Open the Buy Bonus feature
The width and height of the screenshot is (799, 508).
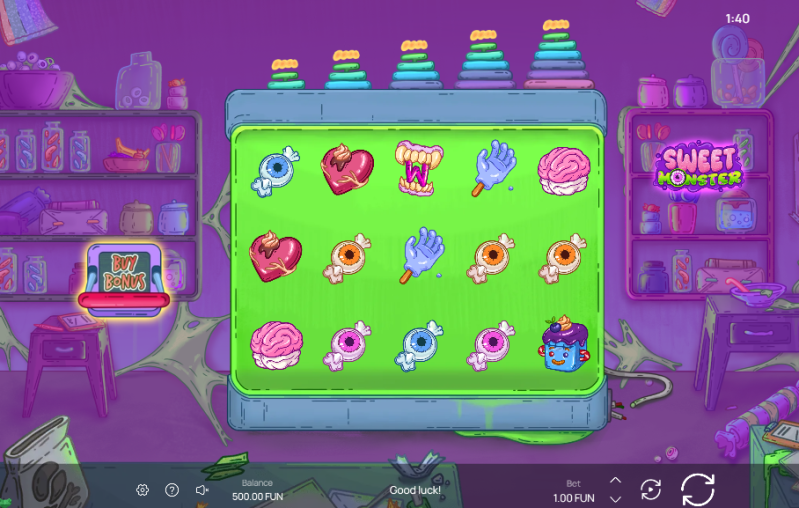pos(127,273)
